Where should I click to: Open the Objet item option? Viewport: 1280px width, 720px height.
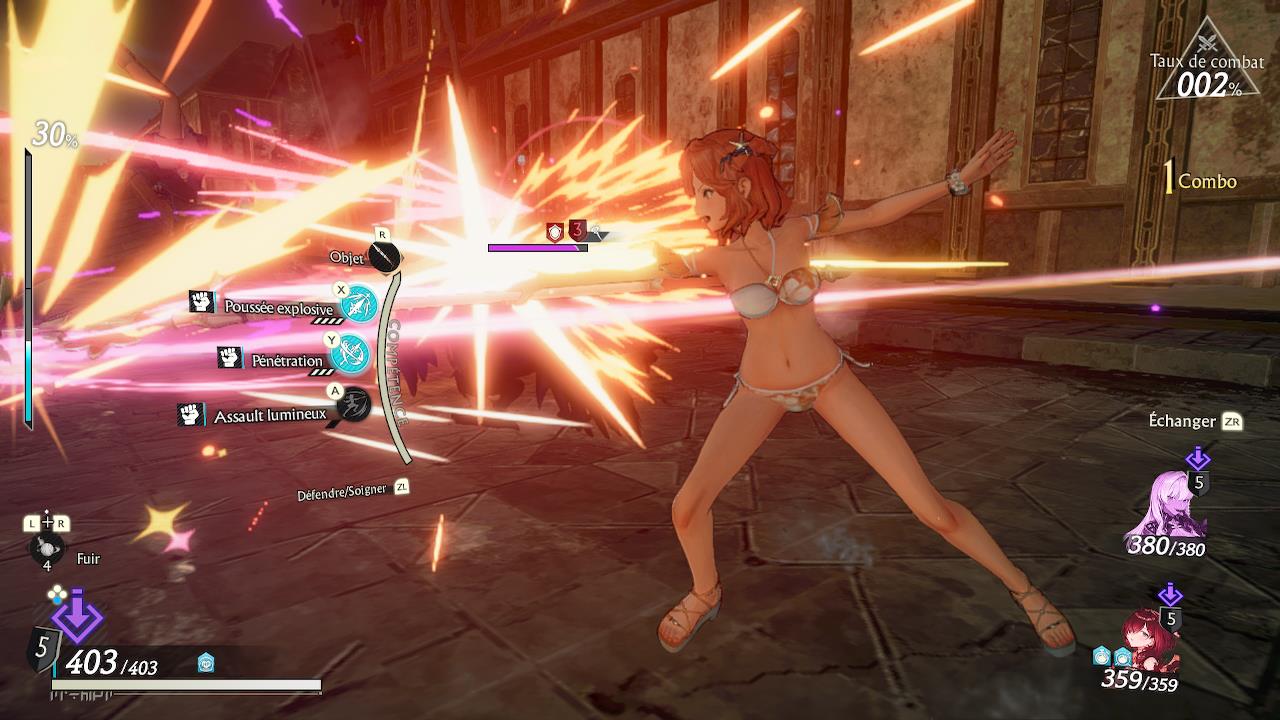384,256
